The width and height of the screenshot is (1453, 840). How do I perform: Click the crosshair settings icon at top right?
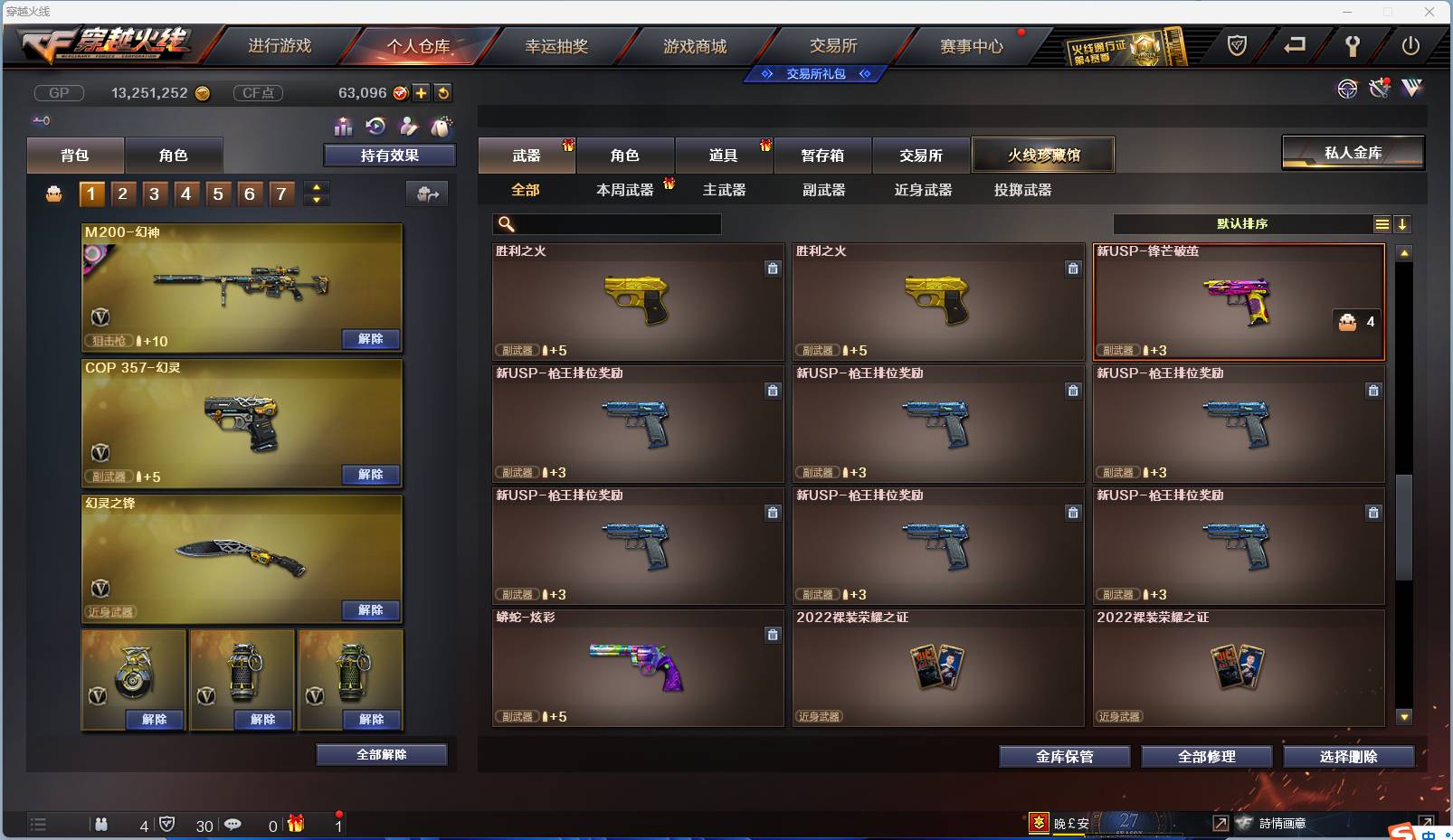(1347, 89)
